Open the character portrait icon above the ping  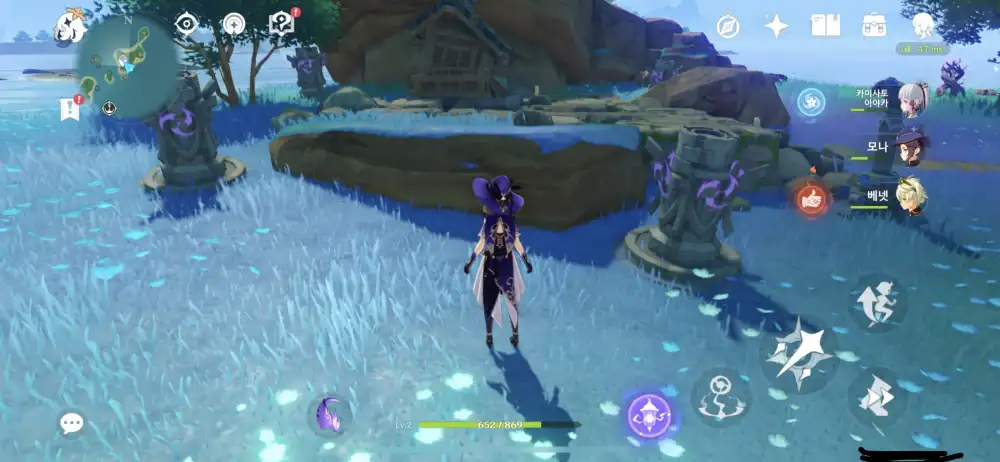[921, 24]
